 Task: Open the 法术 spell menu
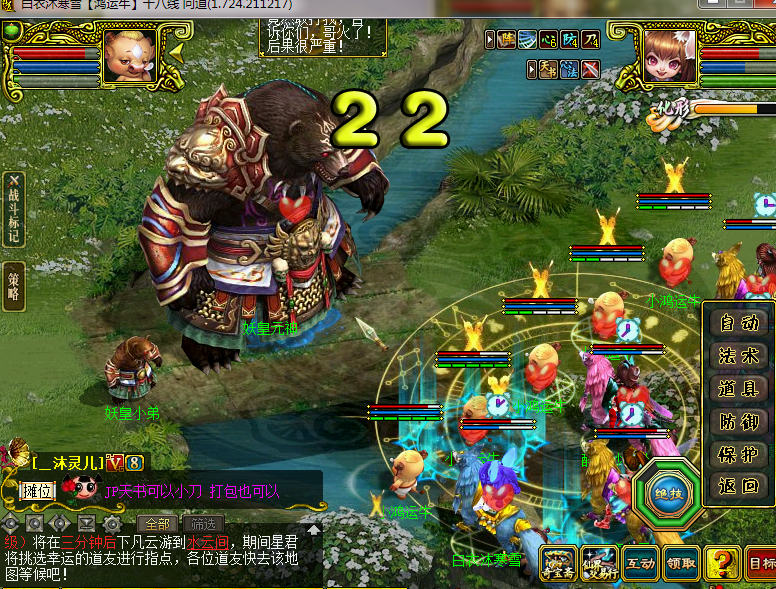pos(739,355)
